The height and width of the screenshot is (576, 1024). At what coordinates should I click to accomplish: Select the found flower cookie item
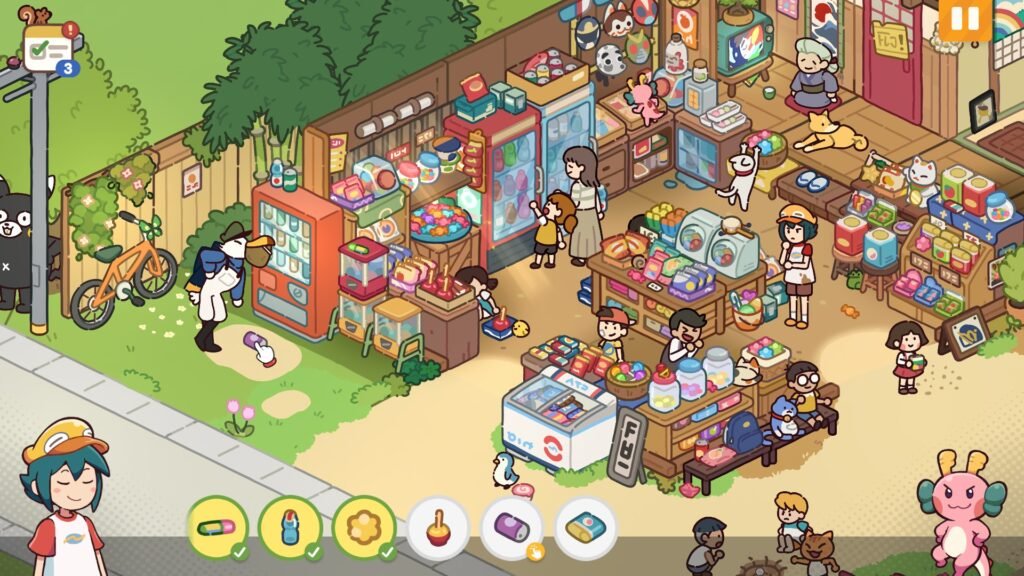coord(364,526)
